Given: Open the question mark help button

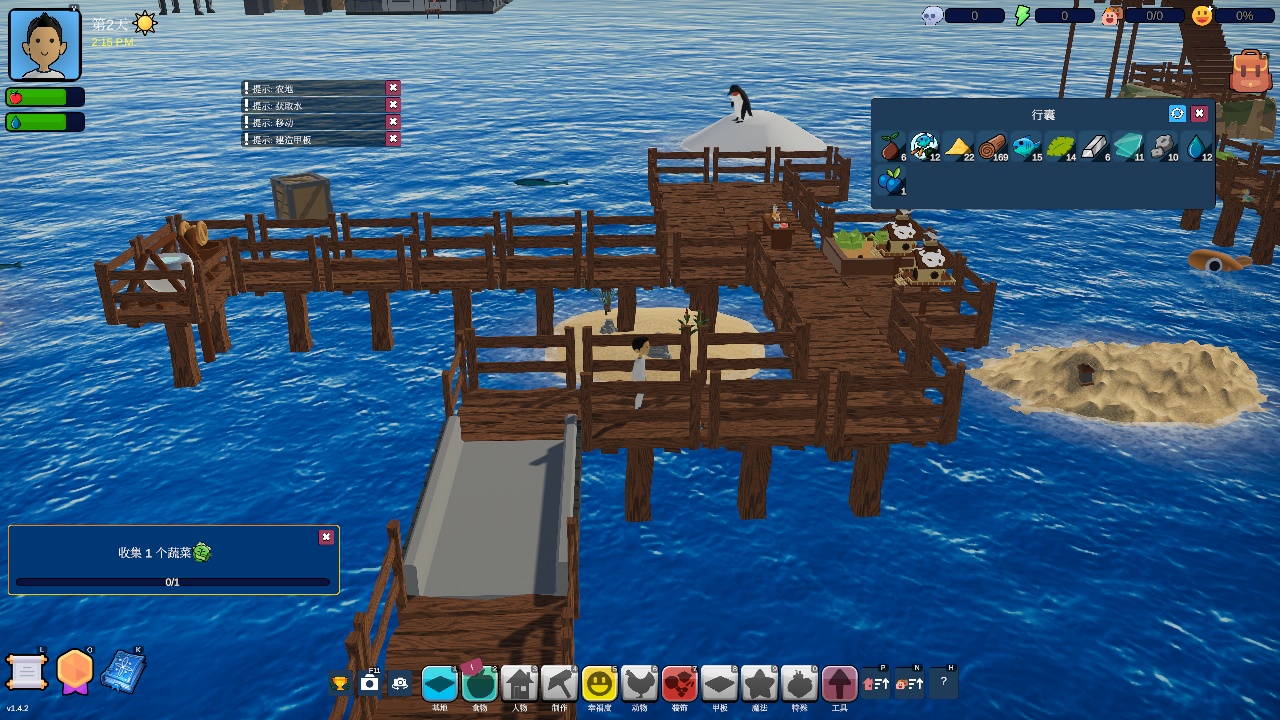Looking at the screenshot, I should (943, 683).
